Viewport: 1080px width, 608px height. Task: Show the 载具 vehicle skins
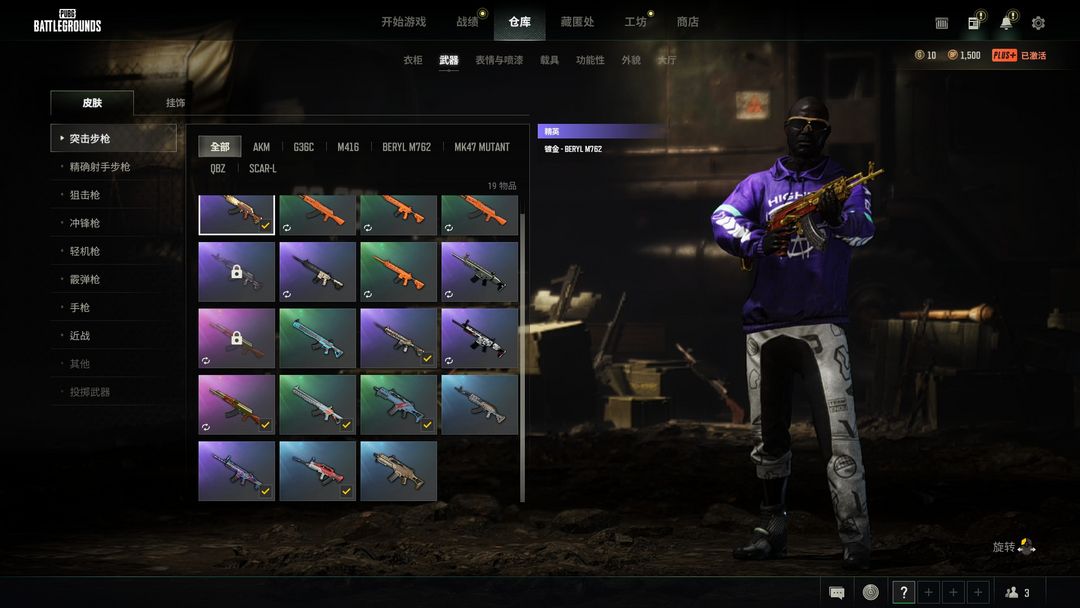(x=550, y=60)
